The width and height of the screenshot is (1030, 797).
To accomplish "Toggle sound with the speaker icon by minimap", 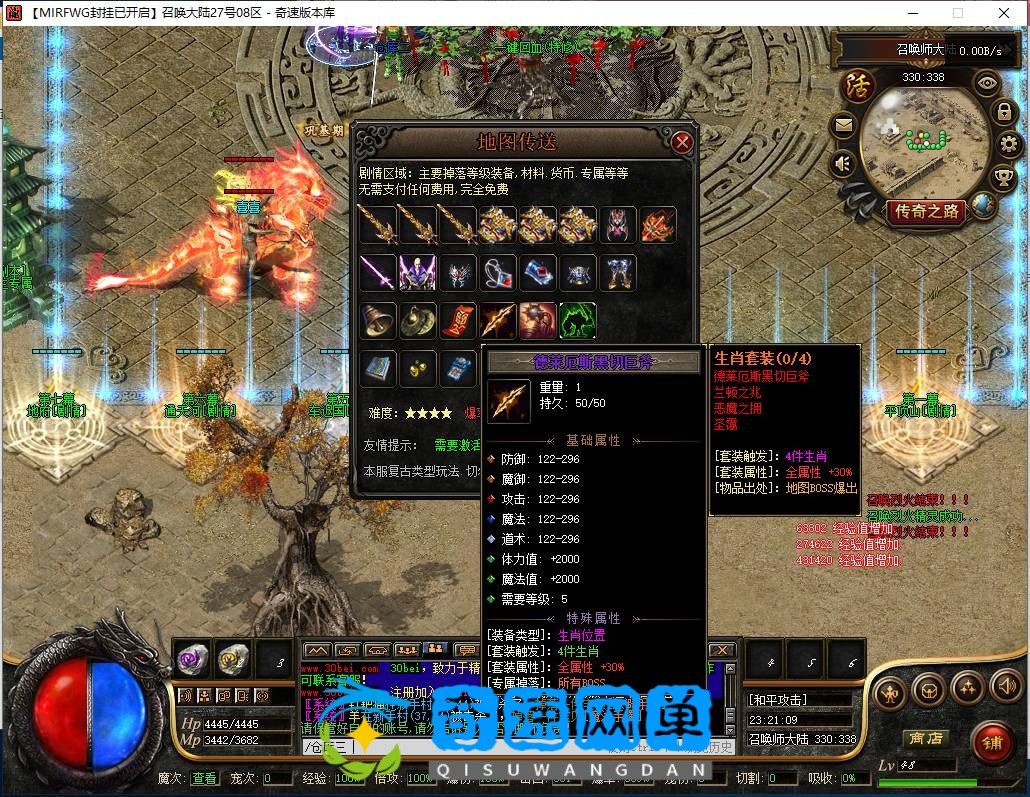I will pos(843,162).
